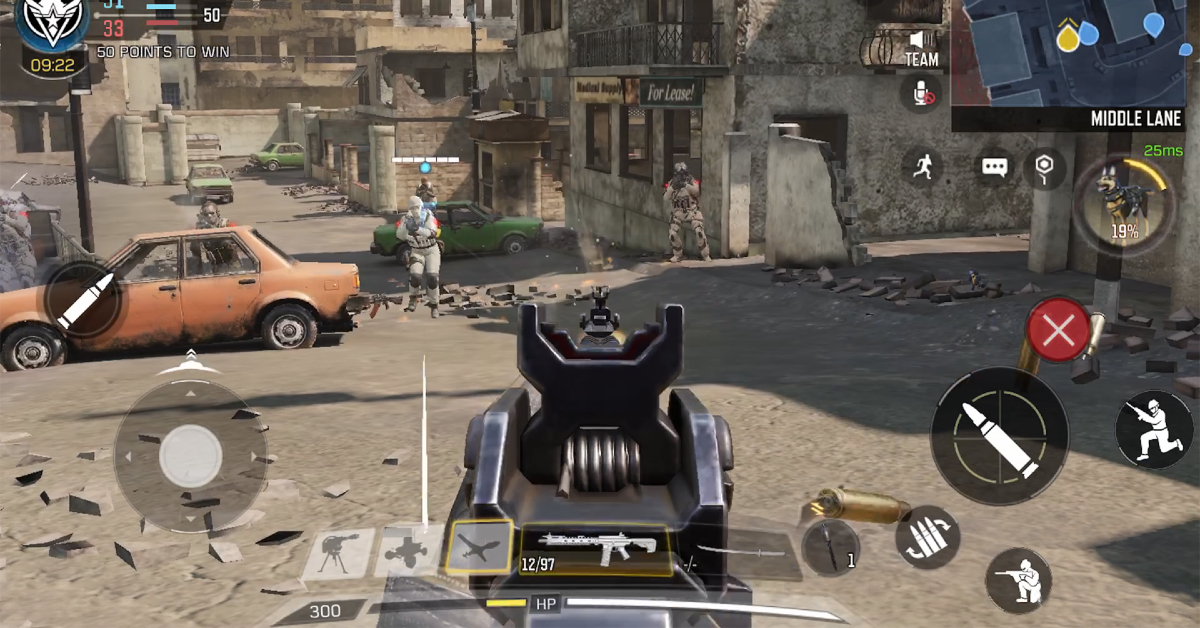Toggle the TEAM speaker voice channel
Viewport: 1200px width, 628px height.
pyautogui.click(x=921, y=48)
